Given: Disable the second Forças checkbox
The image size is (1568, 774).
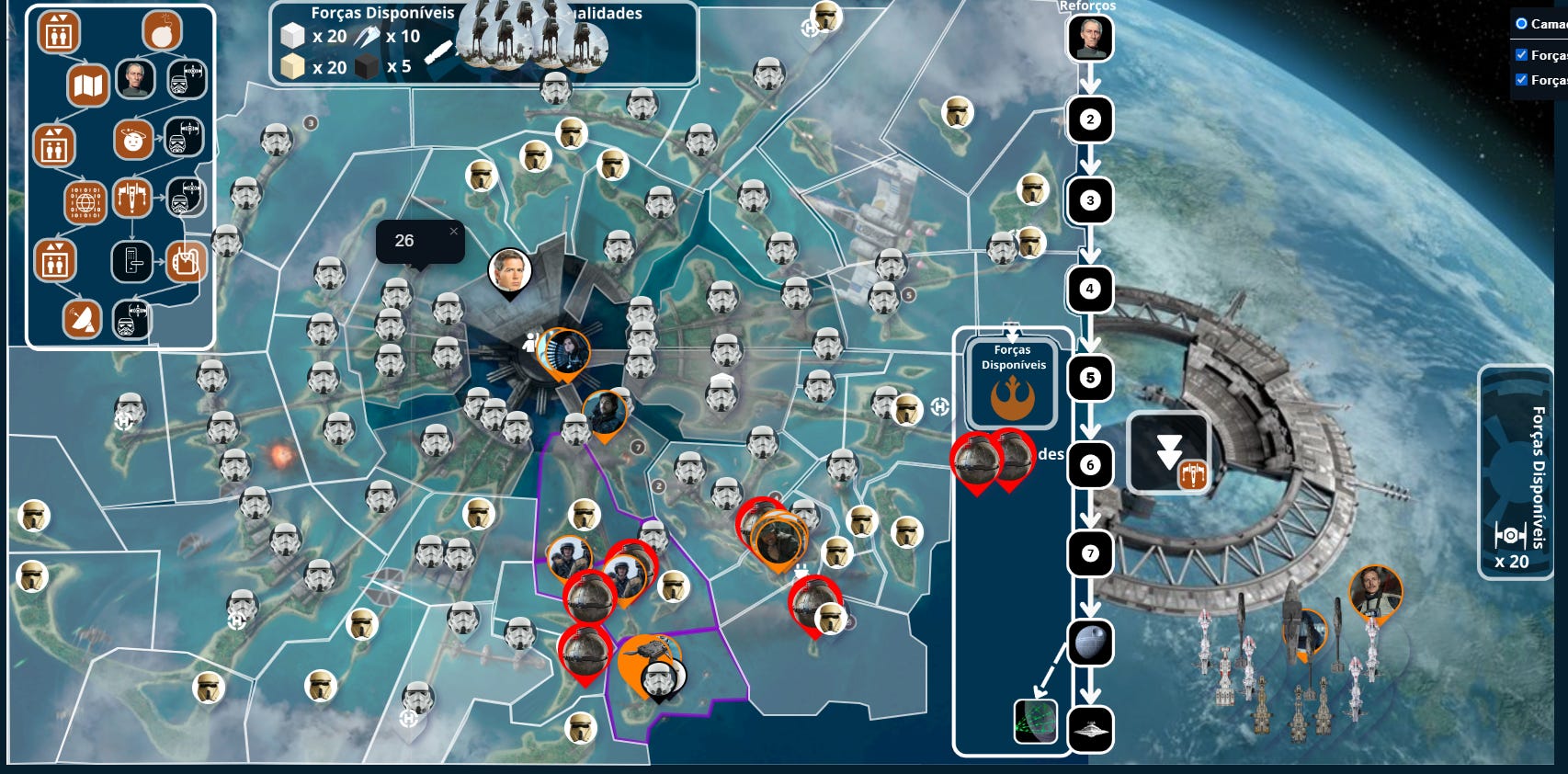Looking at the screenshot, I should point(1521,80).
